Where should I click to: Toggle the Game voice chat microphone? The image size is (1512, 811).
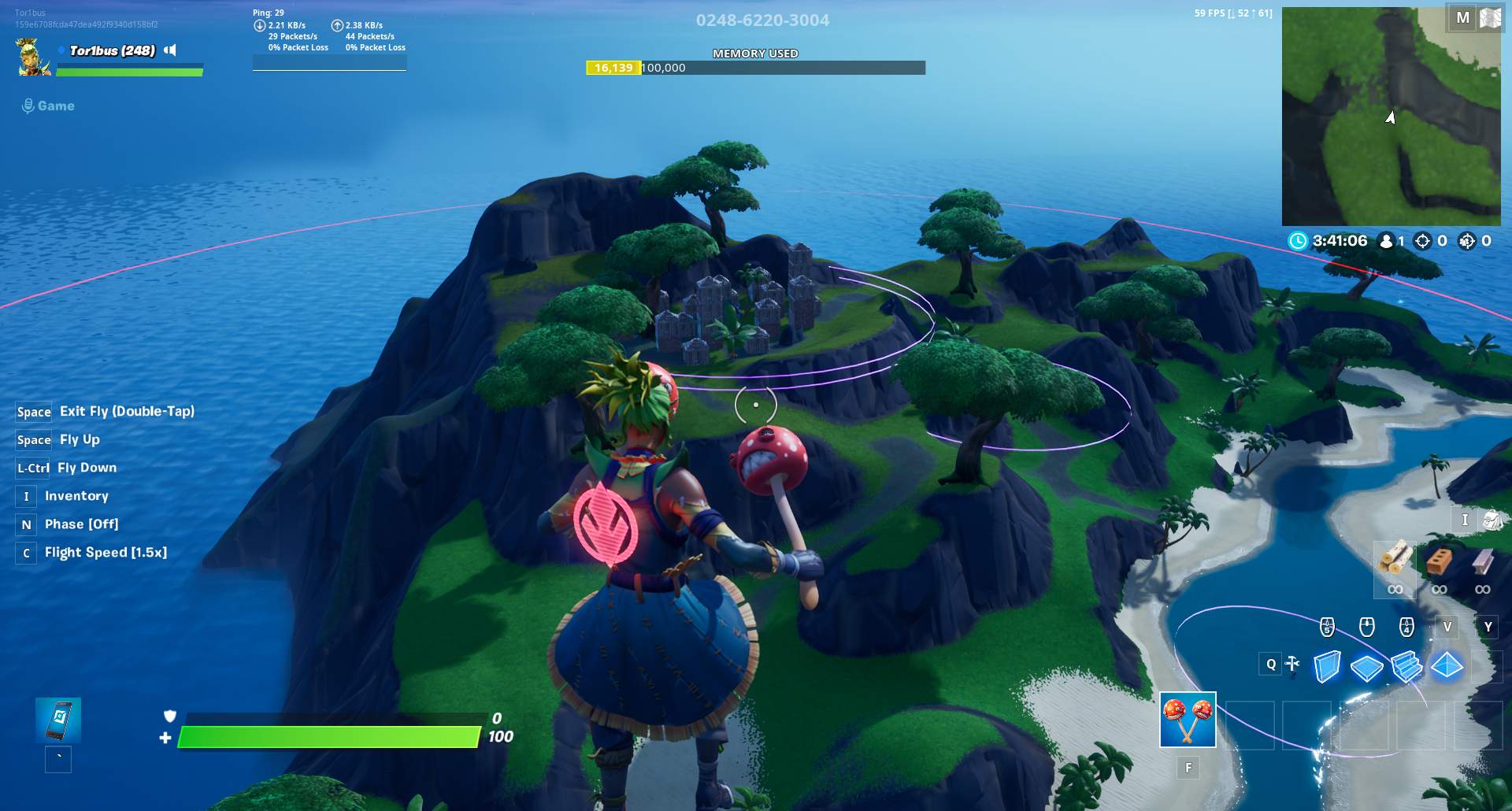pyautogui.click(x=28, y=106)
